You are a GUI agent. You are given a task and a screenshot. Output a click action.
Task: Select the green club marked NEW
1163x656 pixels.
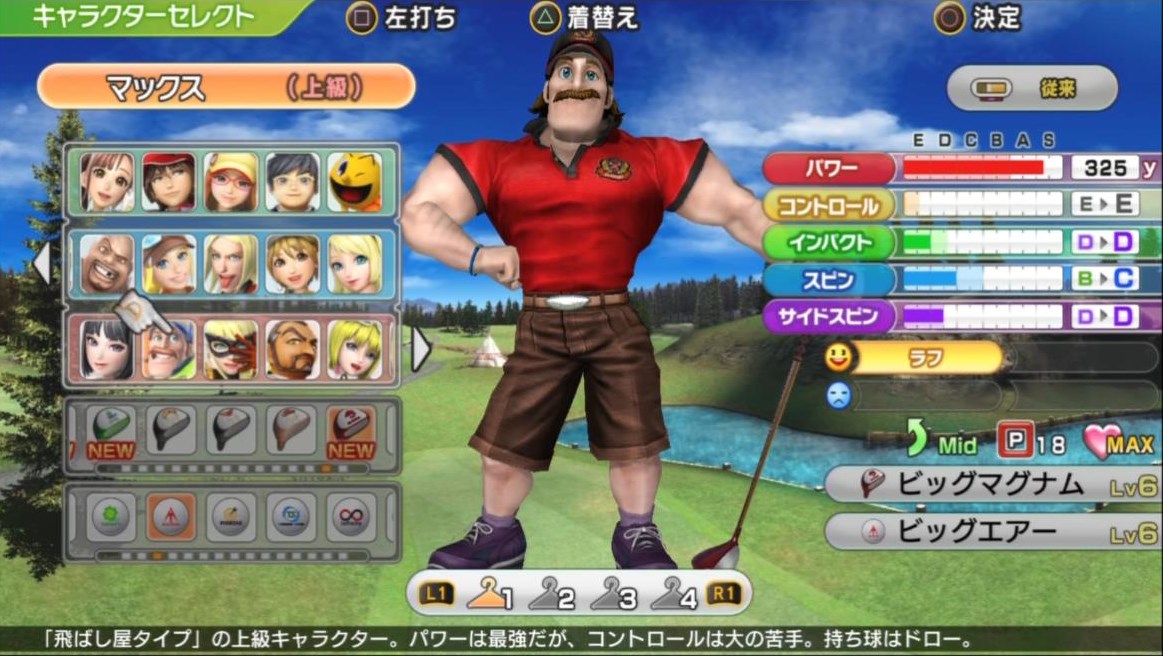tap(110, 432)
